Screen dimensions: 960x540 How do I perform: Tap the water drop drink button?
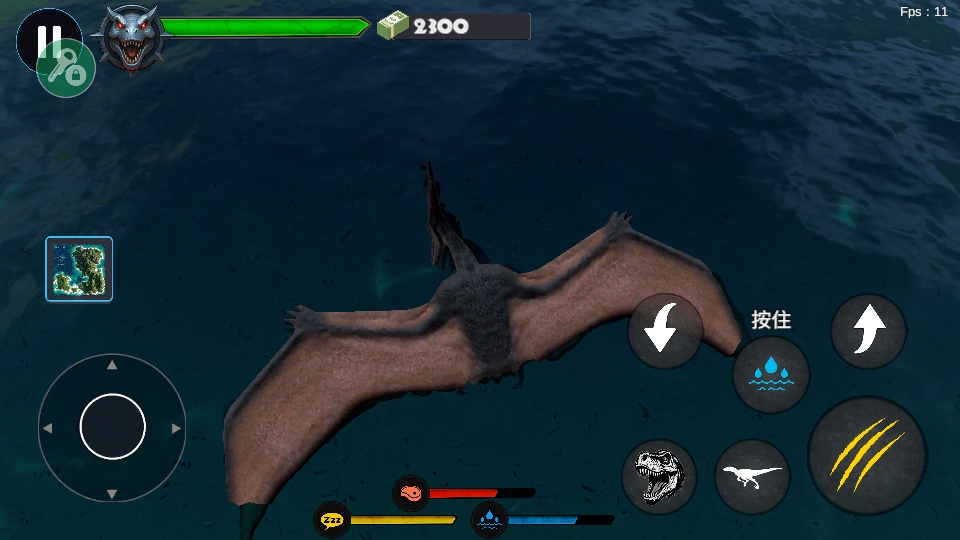771,375
